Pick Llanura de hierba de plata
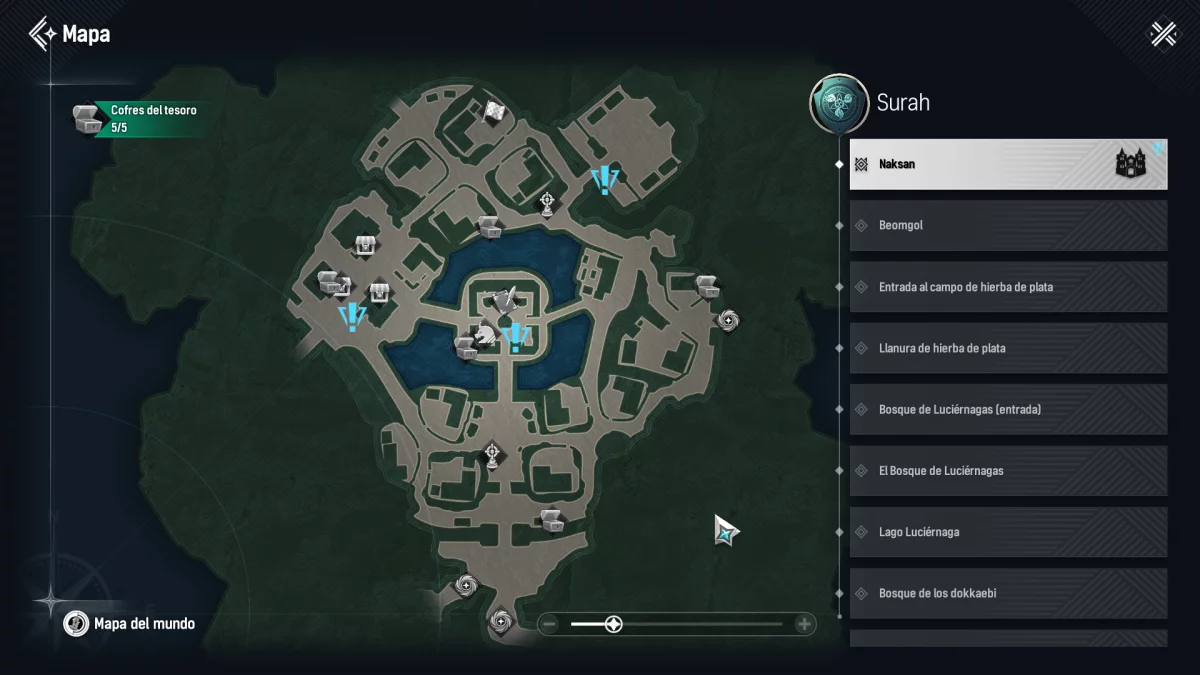Image resolution: width=1200 pixels, height=675 pixels. coord(1008,348)
